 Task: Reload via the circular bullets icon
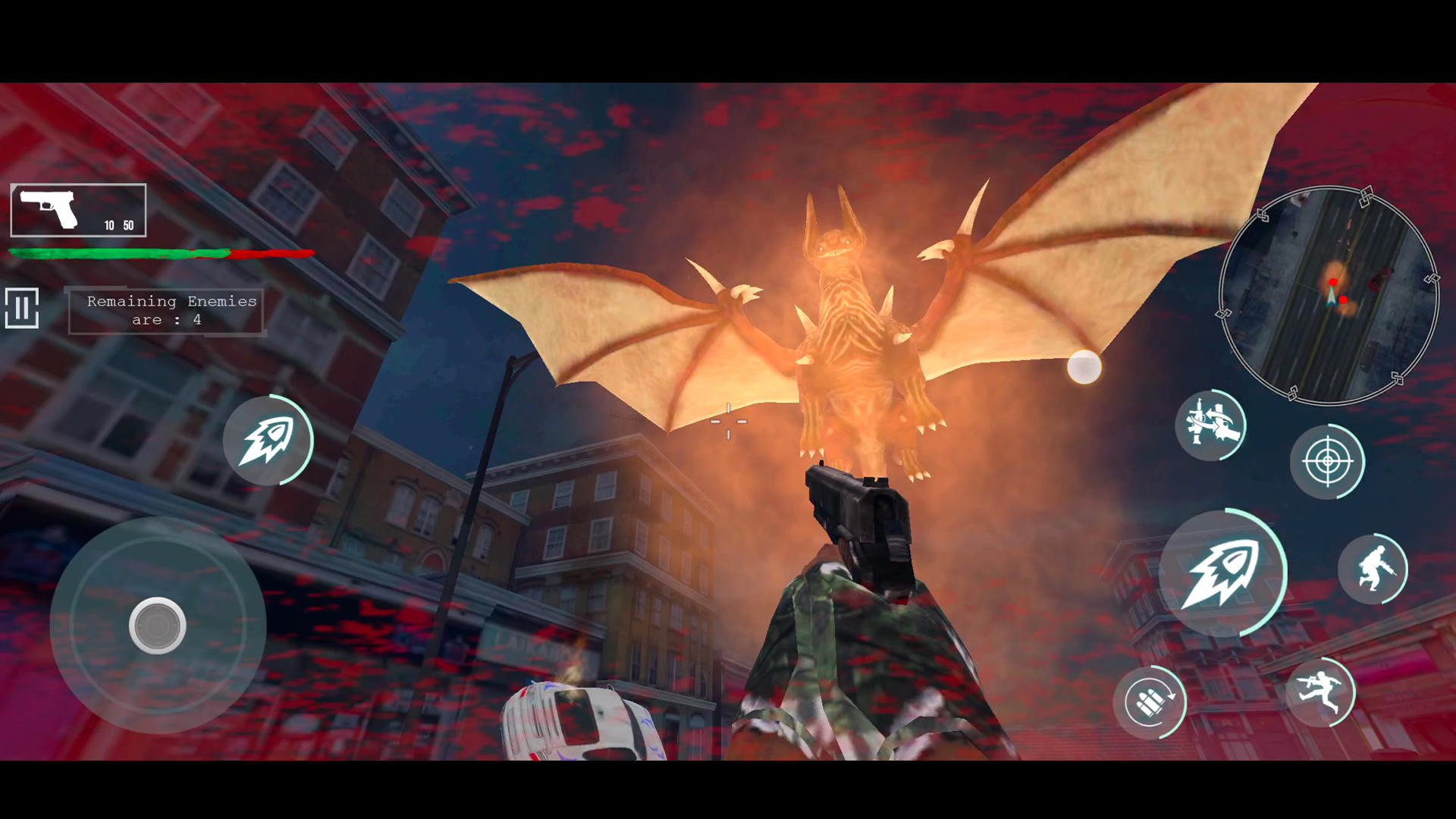(x=1150, y=701)
